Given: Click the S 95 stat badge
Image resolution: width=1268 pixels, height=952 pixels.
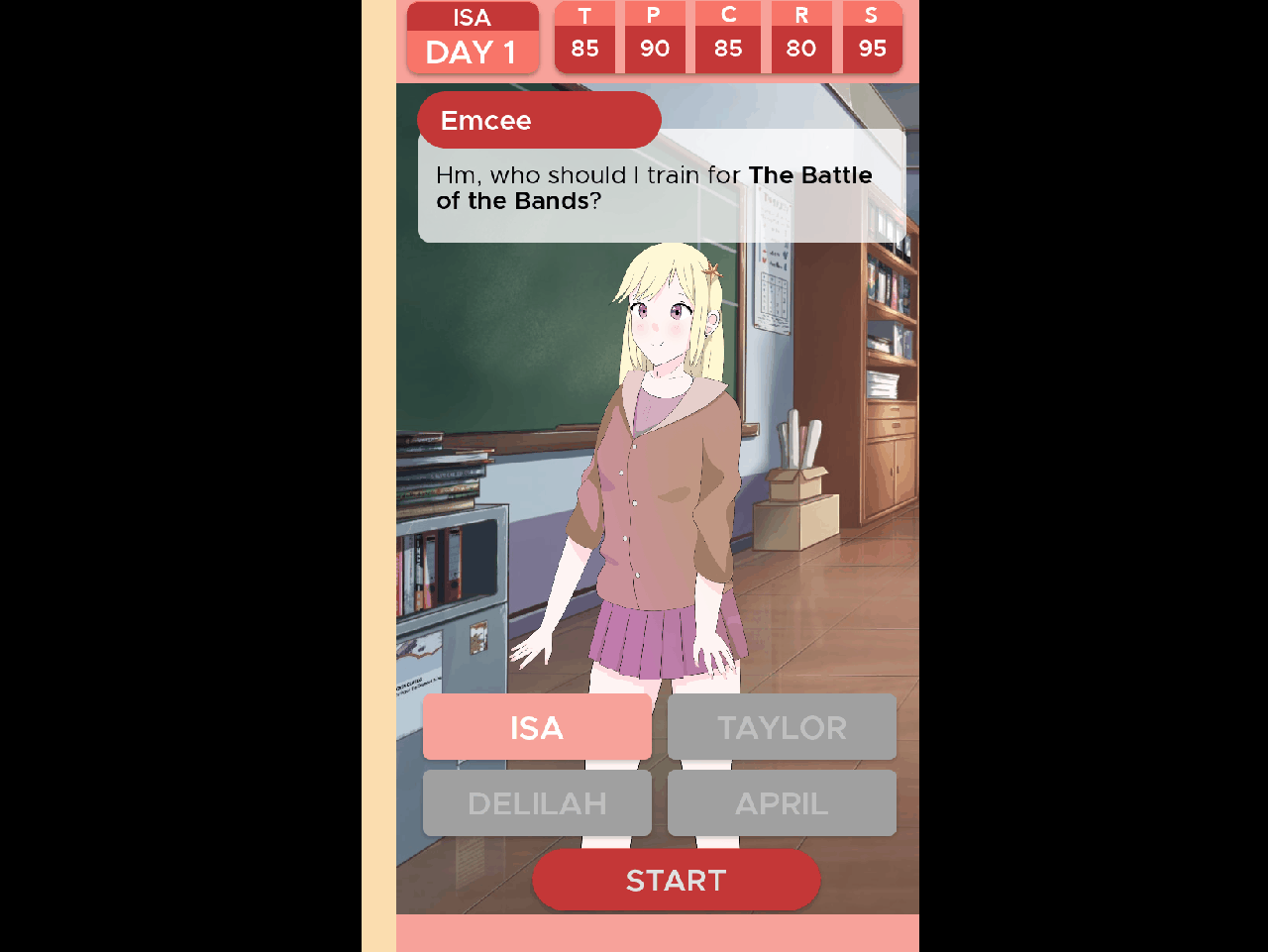Looking at the screenshot, I should 872,38.
